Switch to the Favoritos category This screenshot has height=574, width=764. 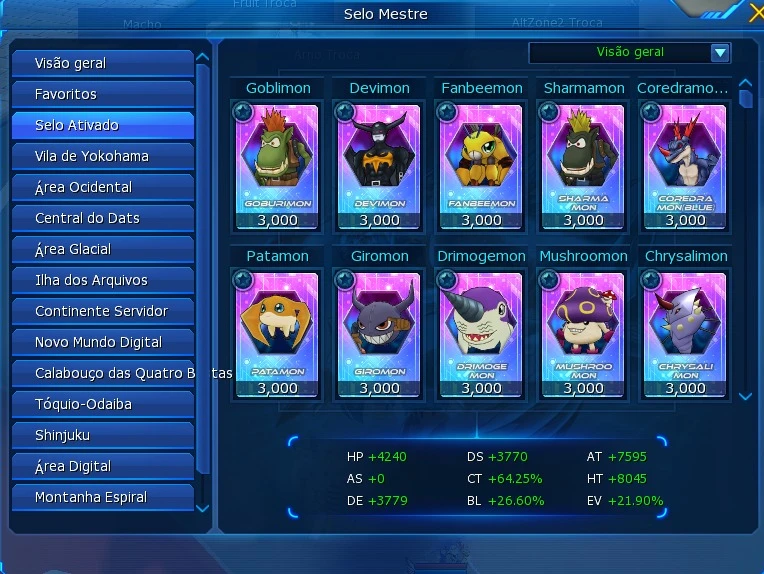[x=102, y=94]
